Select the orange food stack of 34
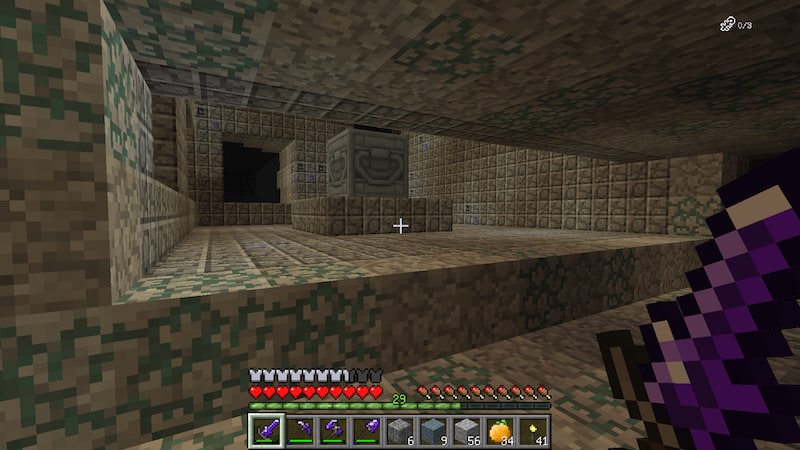 [x=500, y=431]
